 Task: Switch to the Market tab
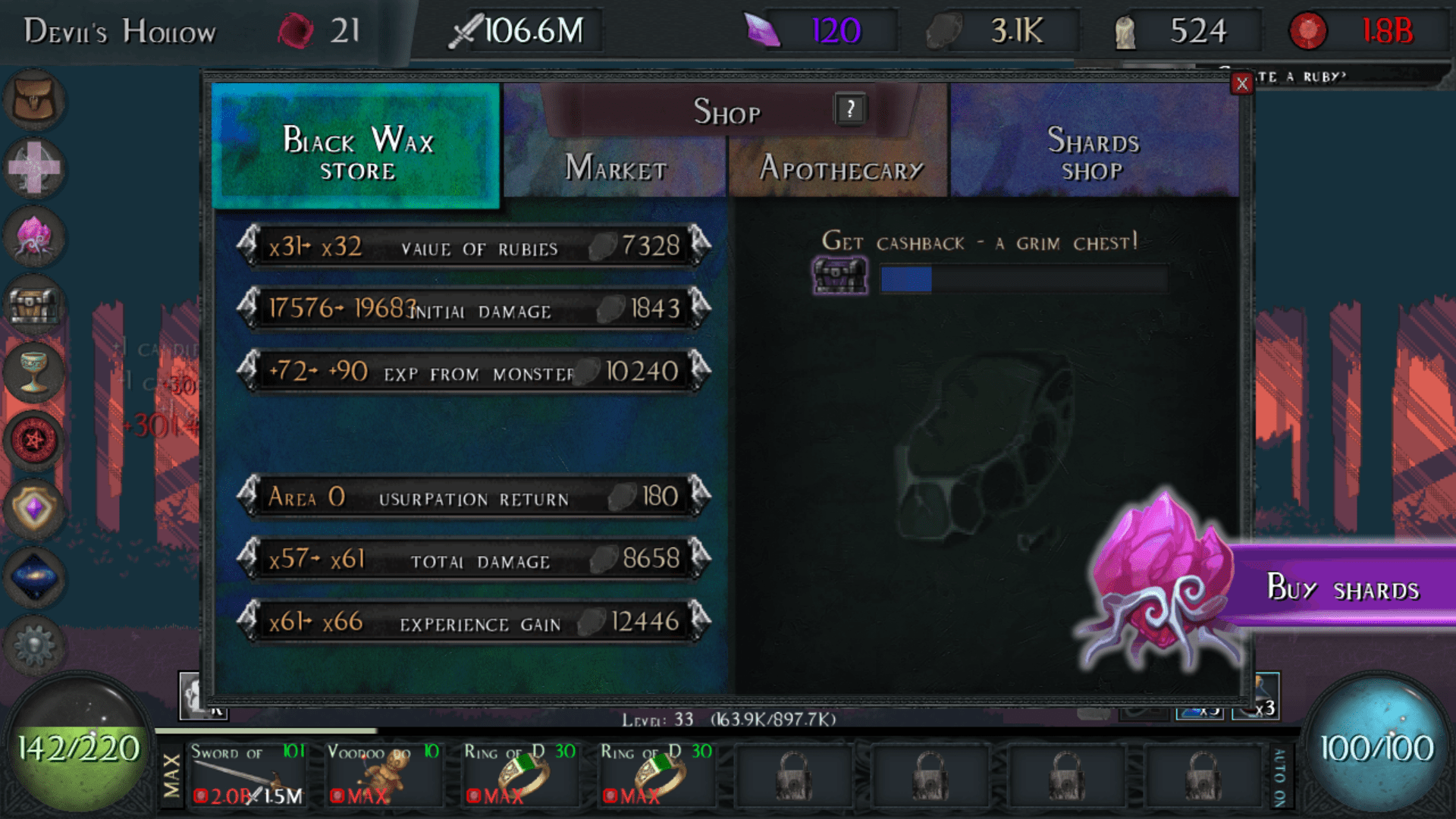click(614, 167)
